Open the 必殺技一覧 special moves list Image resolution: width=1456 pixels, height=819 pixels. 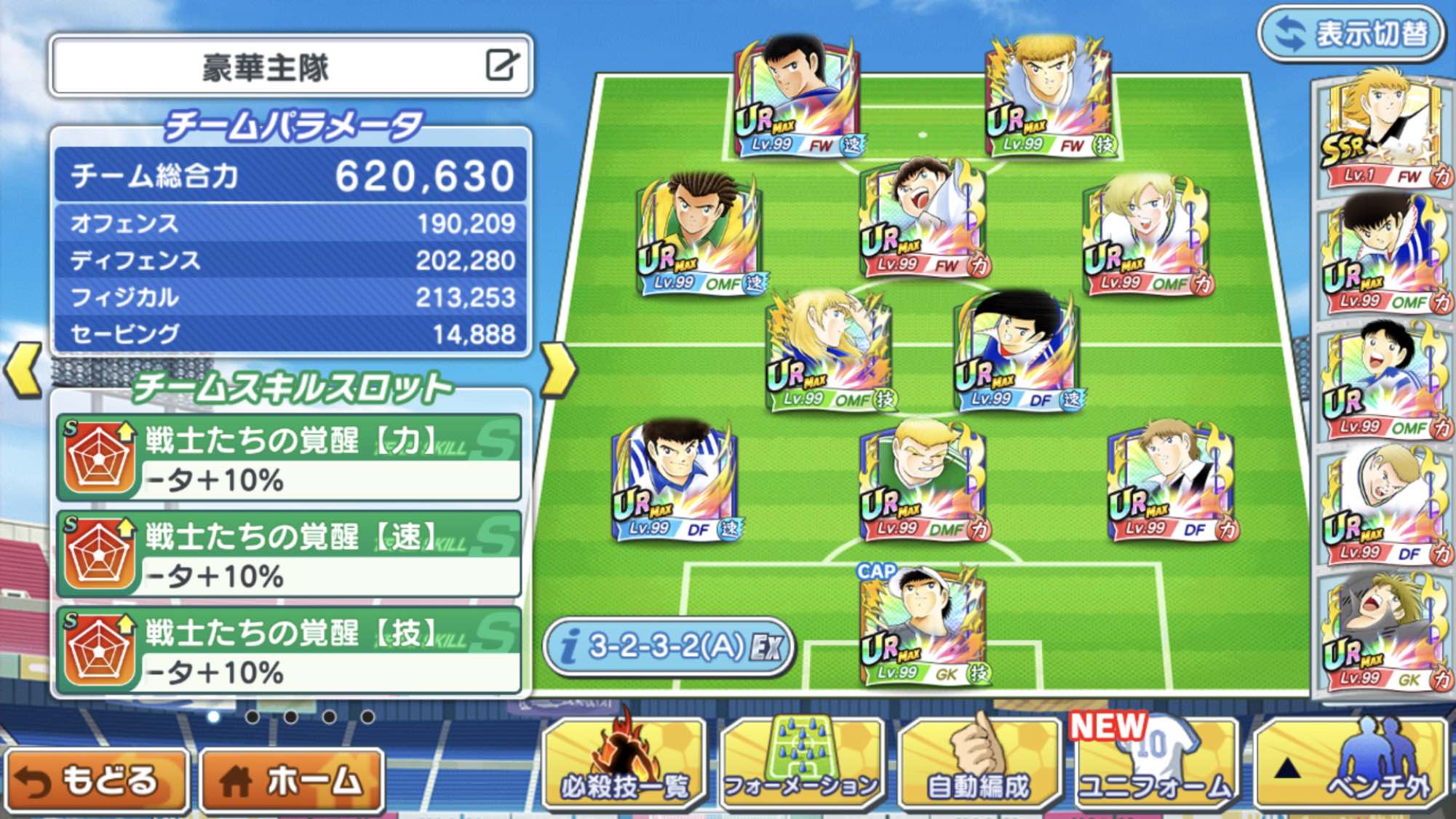click(624, 764)
